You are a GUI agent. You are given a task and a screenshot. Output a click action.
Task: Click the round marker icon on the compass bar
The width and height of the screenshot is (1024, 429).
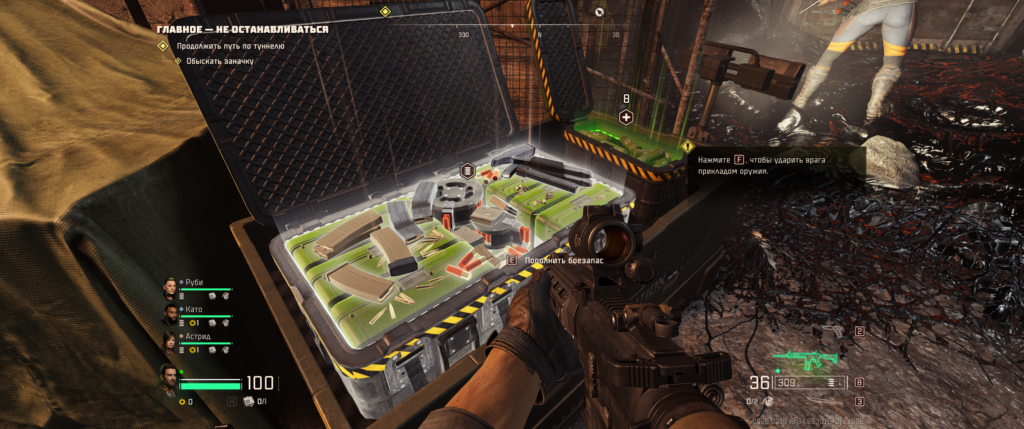(599, 12)
